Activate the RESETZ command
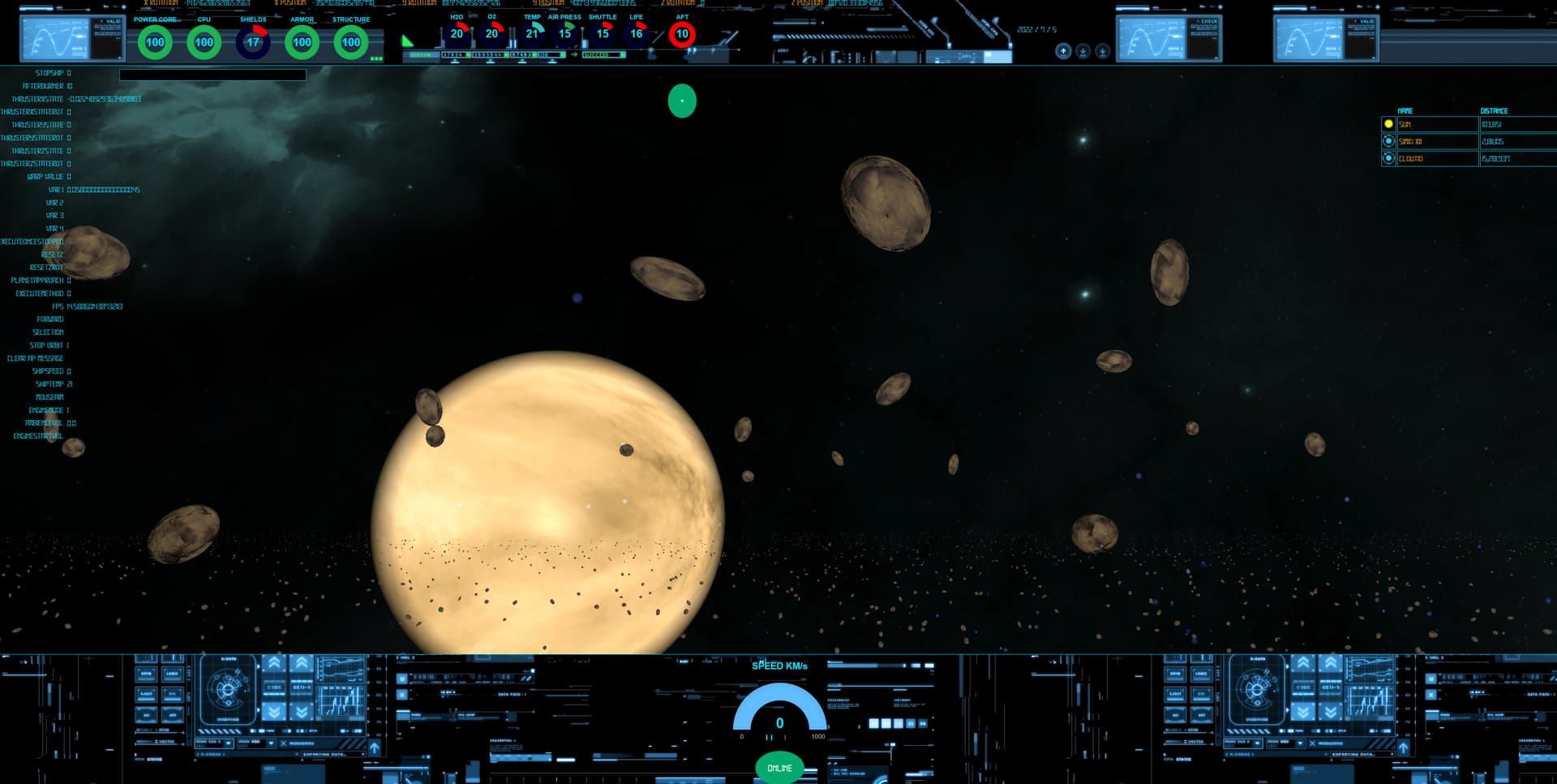The width and height of the screenshot is (1557, 784). pyautogui.click(x=52, y=255)
